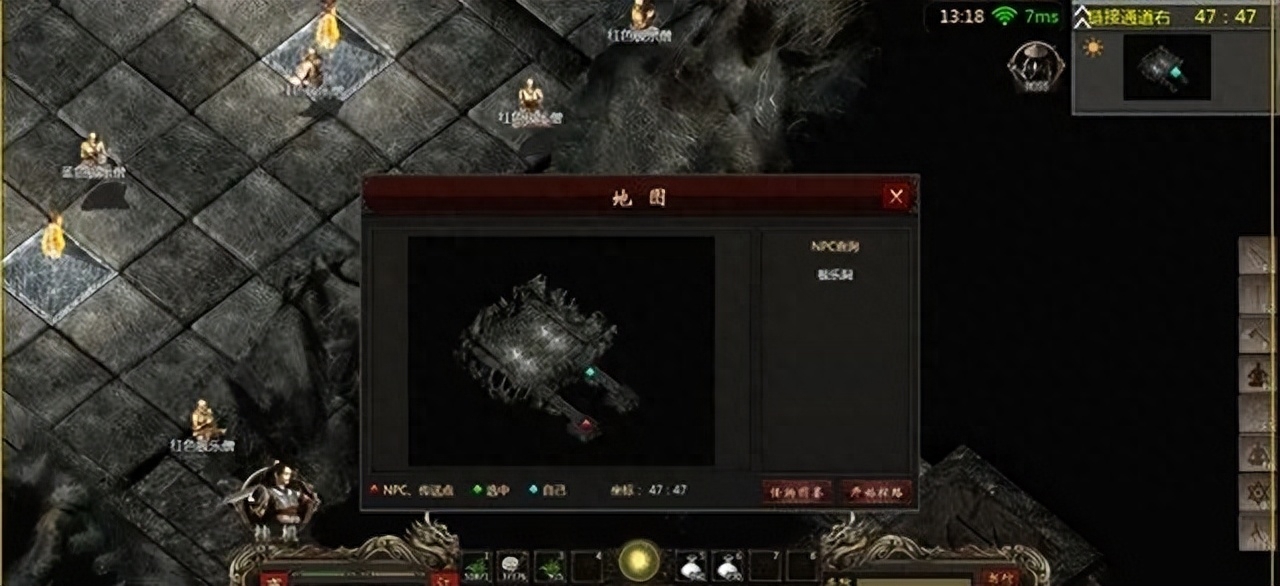Activate the hexagram star skill icon
1280x586 pixels.
pos(1256,493)
